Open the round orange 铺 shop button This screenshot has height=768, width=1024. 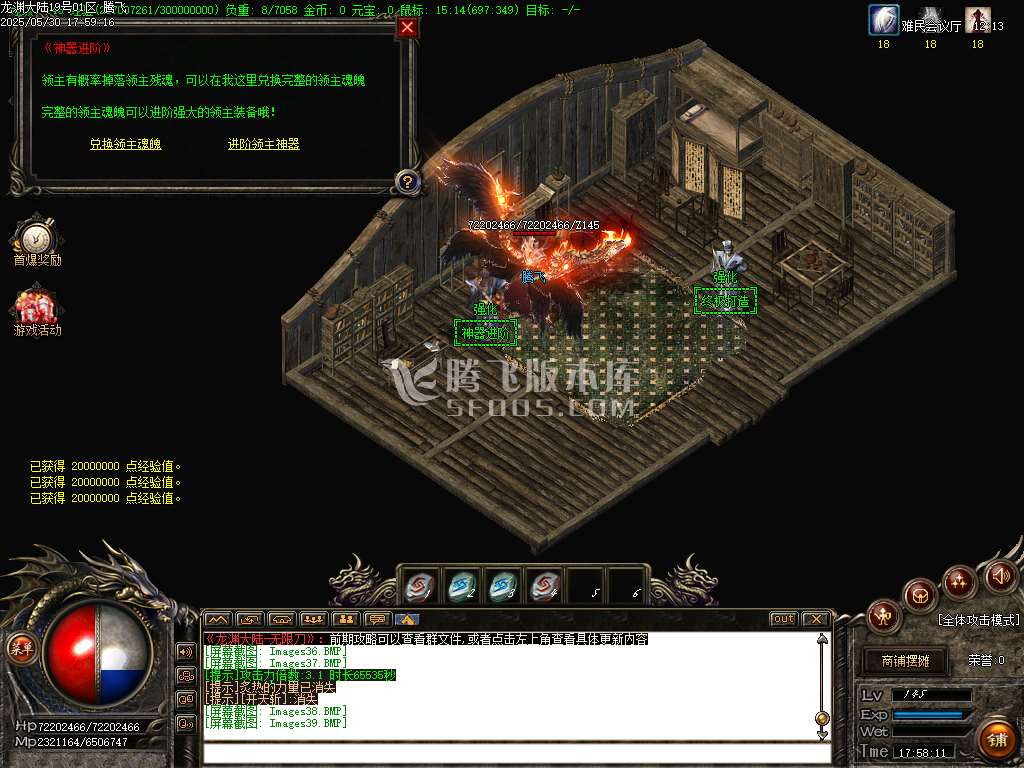pyautogui.click(x=995, y=738)
